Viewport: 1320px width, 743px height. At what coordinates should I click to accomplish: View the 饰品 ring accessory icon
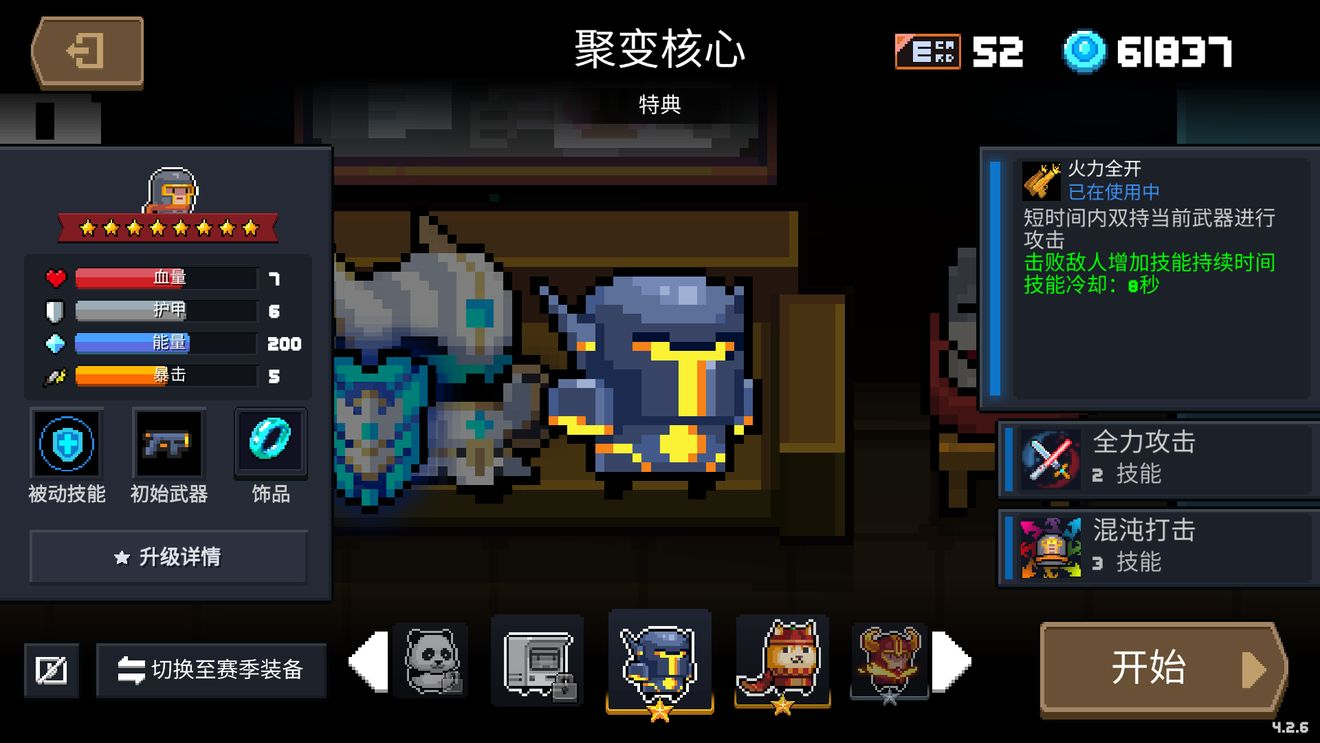(269, 445)
